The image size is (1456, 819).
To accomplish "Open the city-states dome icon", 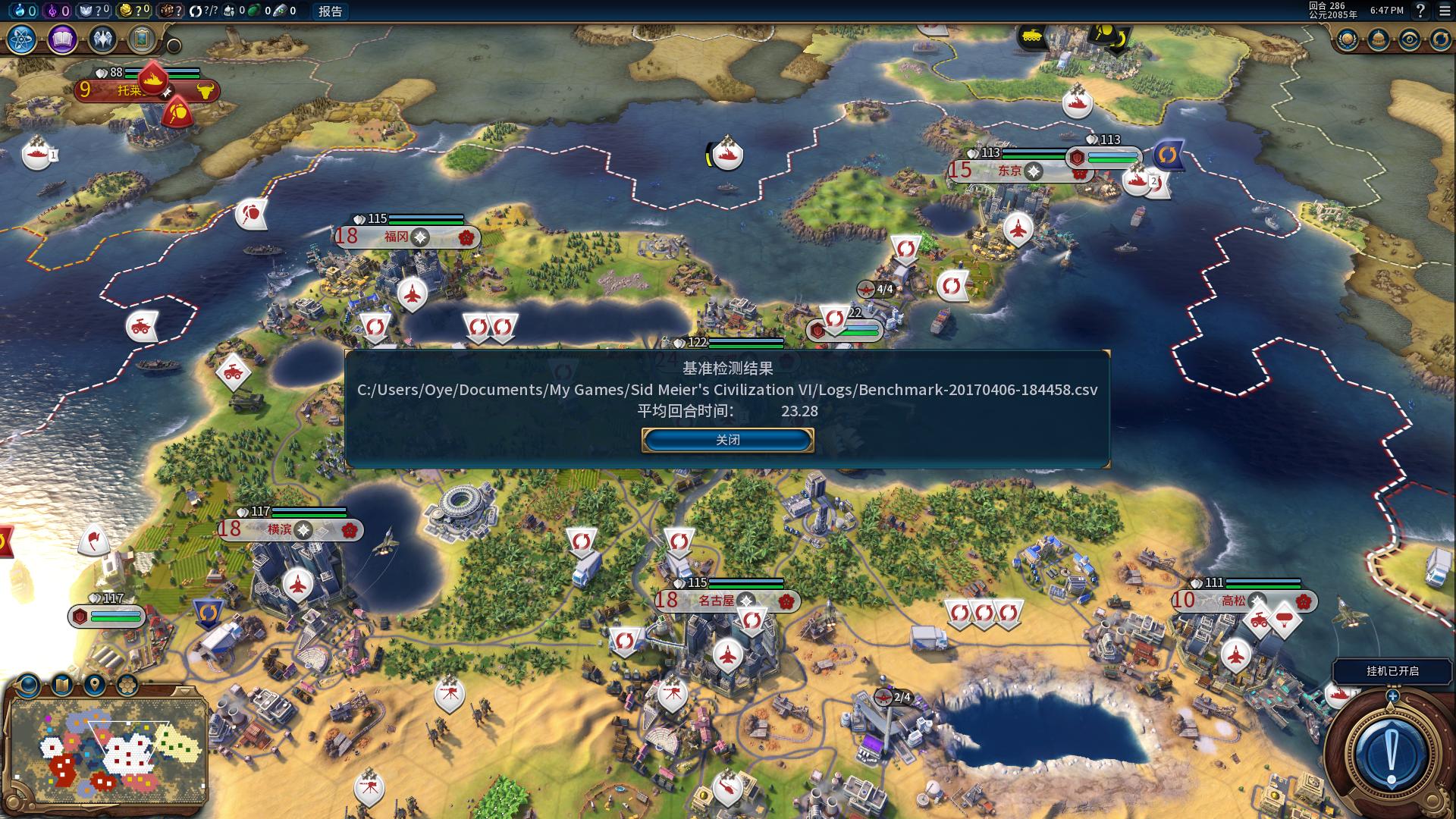I will 1379,39.
